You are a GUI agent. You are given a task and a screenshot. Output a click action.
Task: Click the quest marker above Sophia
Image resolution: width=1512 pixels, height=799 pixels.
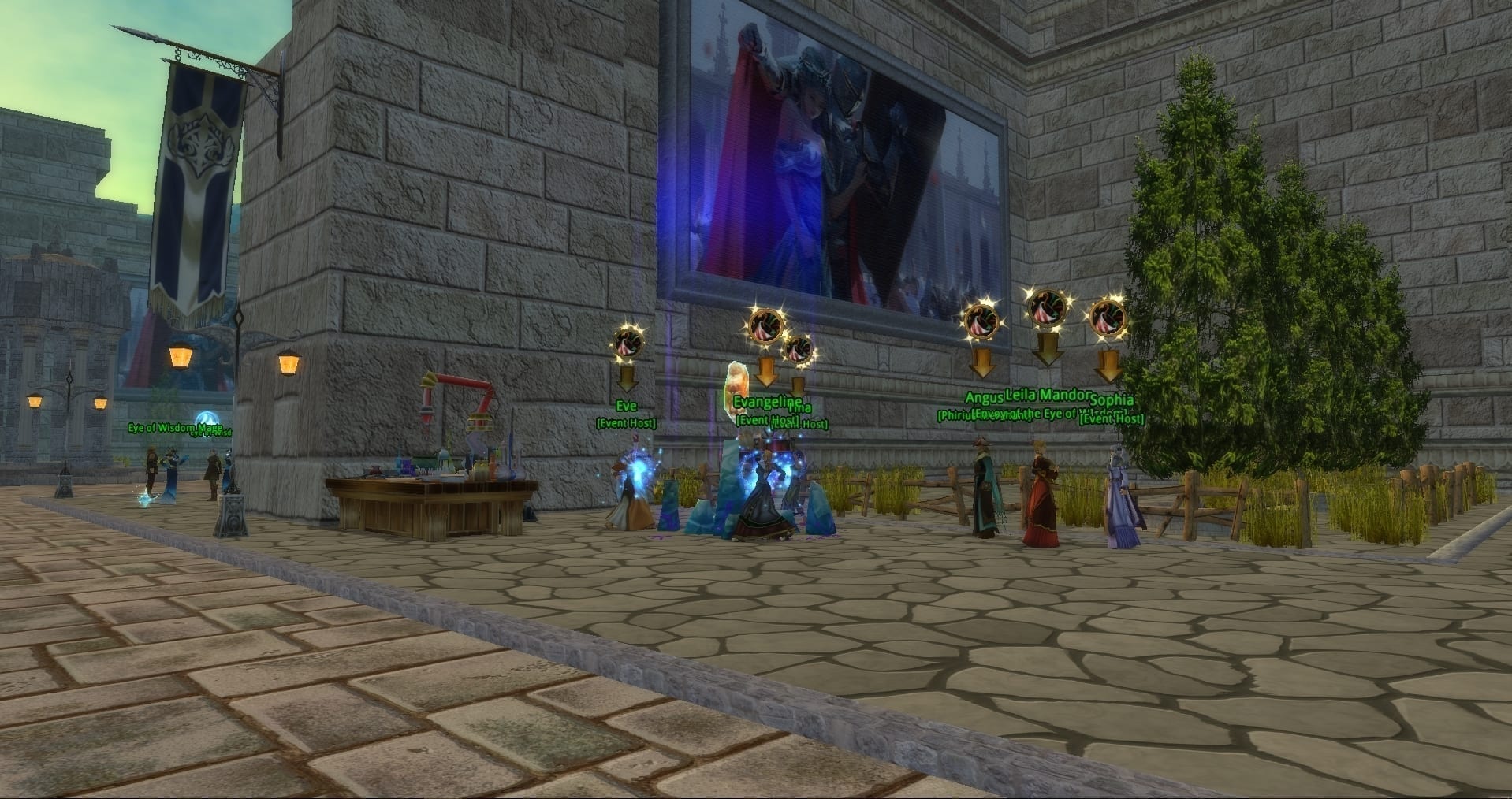click(1108, 319)
